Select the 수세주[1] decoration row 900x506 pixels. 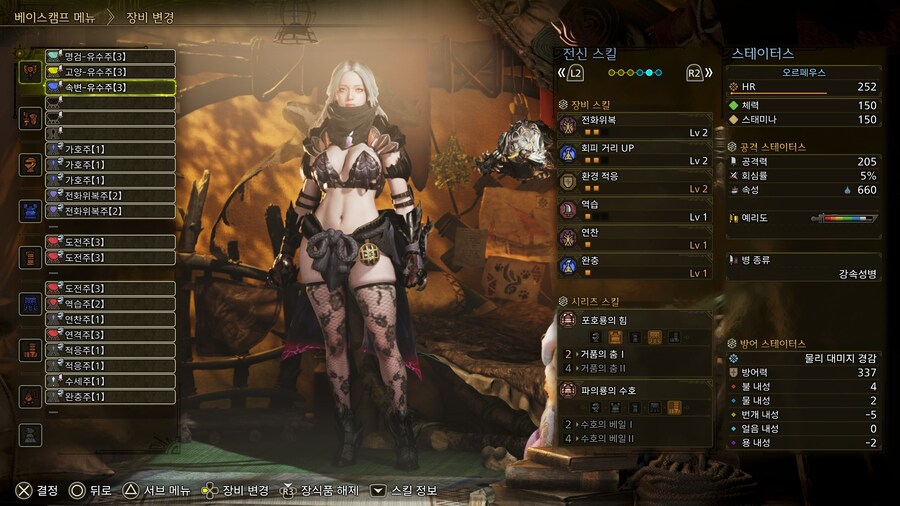[109, 381]
